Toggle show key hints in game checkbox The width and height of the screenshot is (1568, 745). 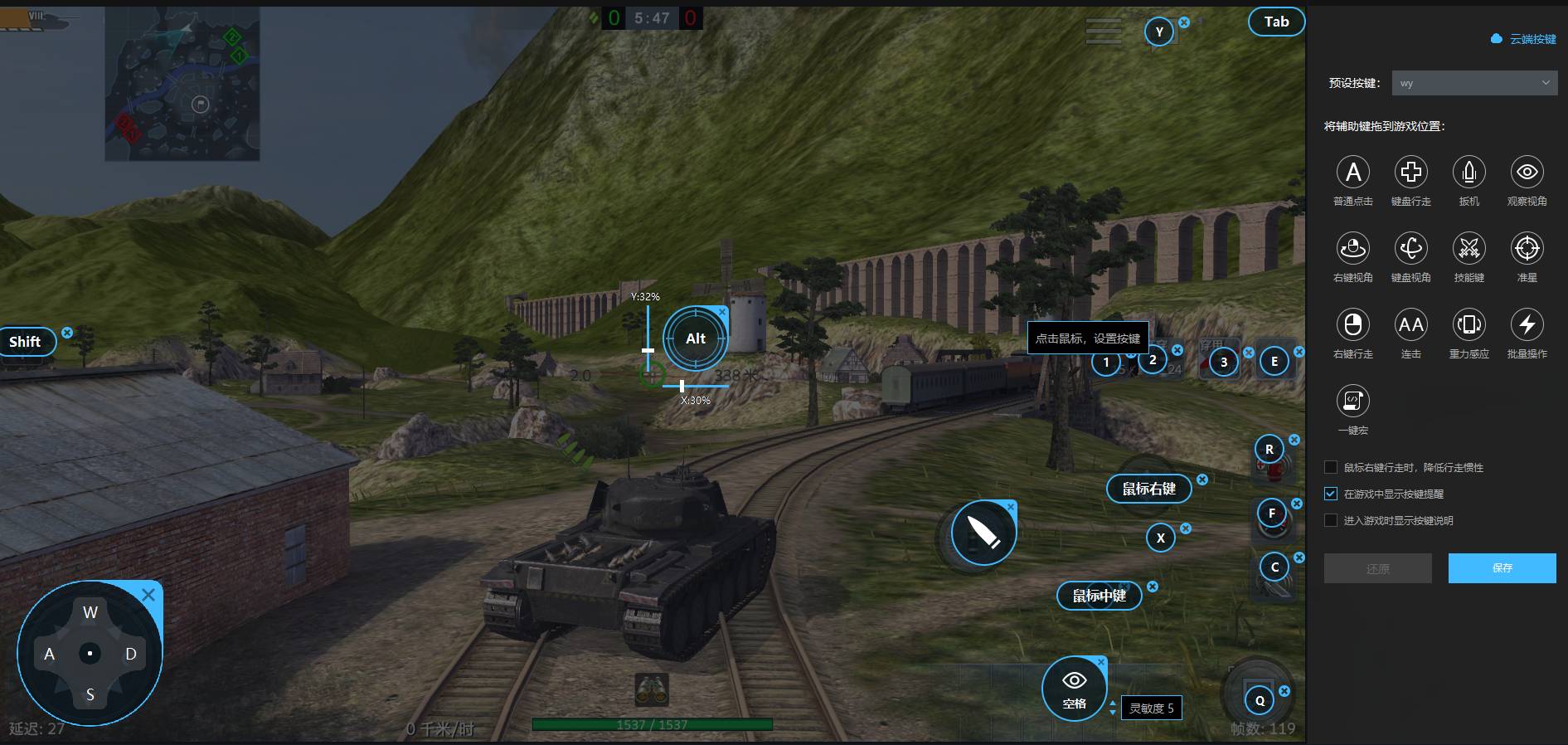(1331, 494)
